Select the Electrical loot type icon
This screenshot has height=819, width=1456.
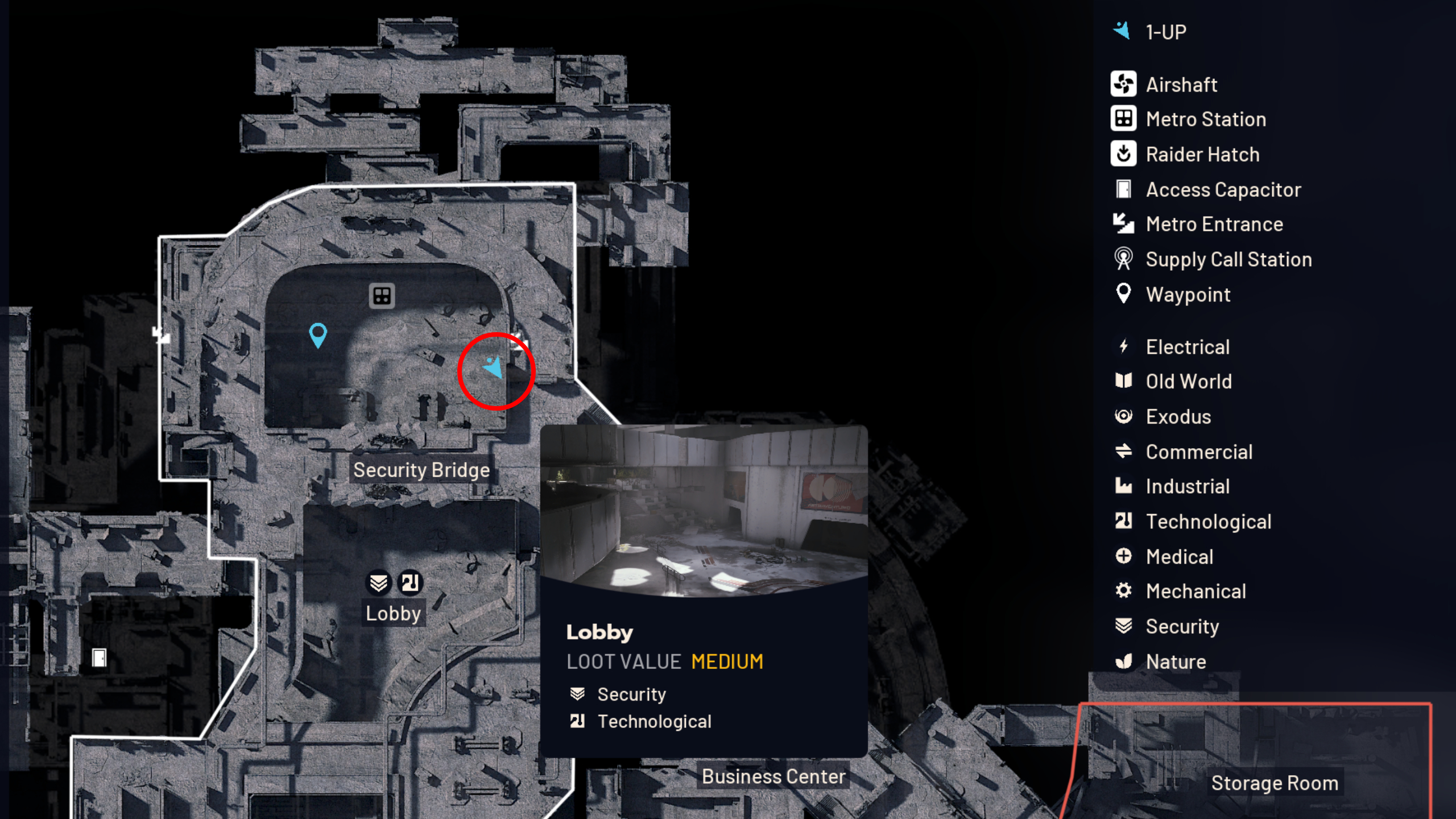(x=1123, y=346)
